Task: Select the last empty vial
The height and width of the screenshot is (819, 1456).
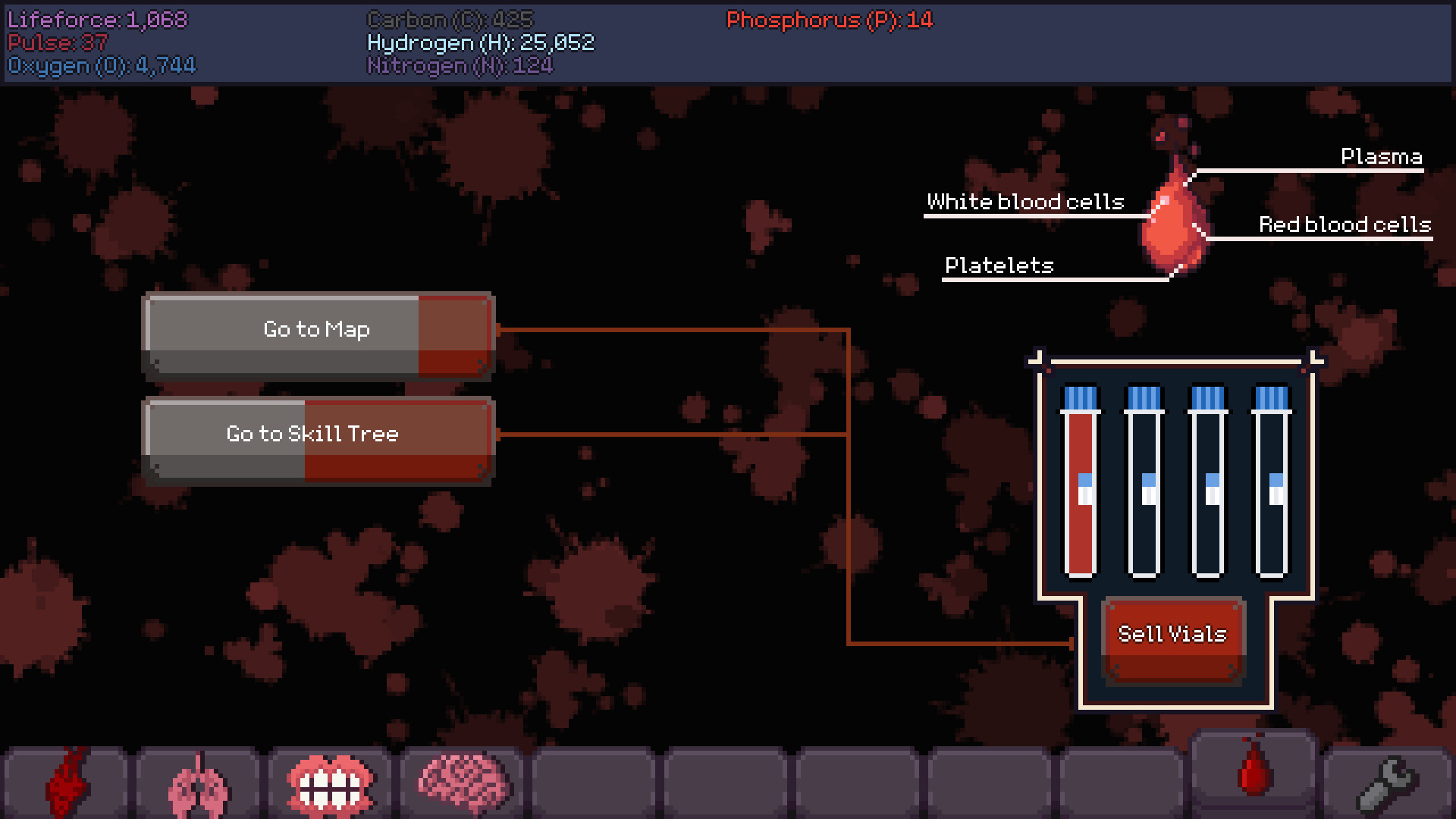Action: (x=1272, y=485)
